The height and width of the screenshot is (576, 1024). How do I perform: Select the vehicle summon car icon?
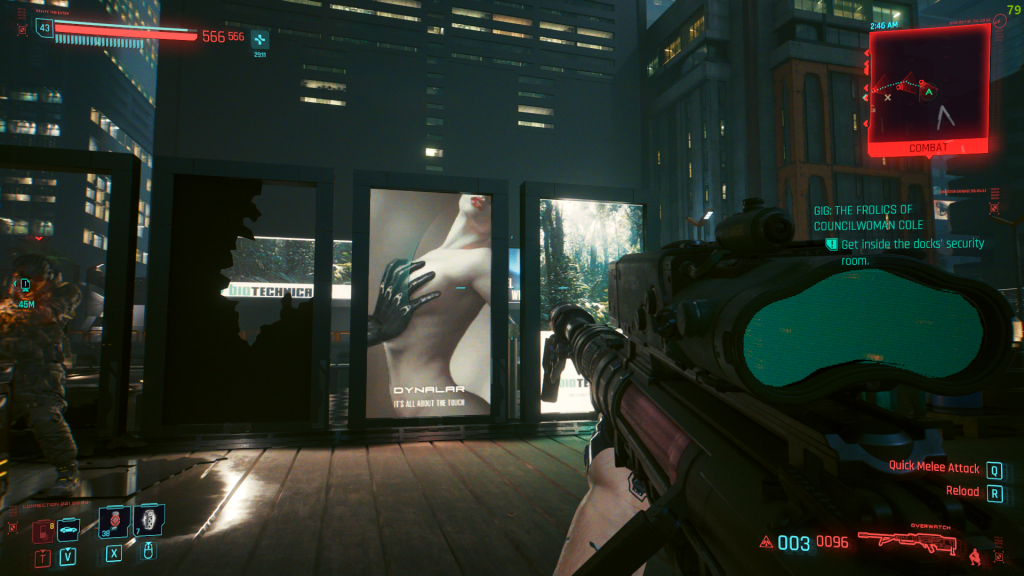pyautogui.click(x=67, y=531)
